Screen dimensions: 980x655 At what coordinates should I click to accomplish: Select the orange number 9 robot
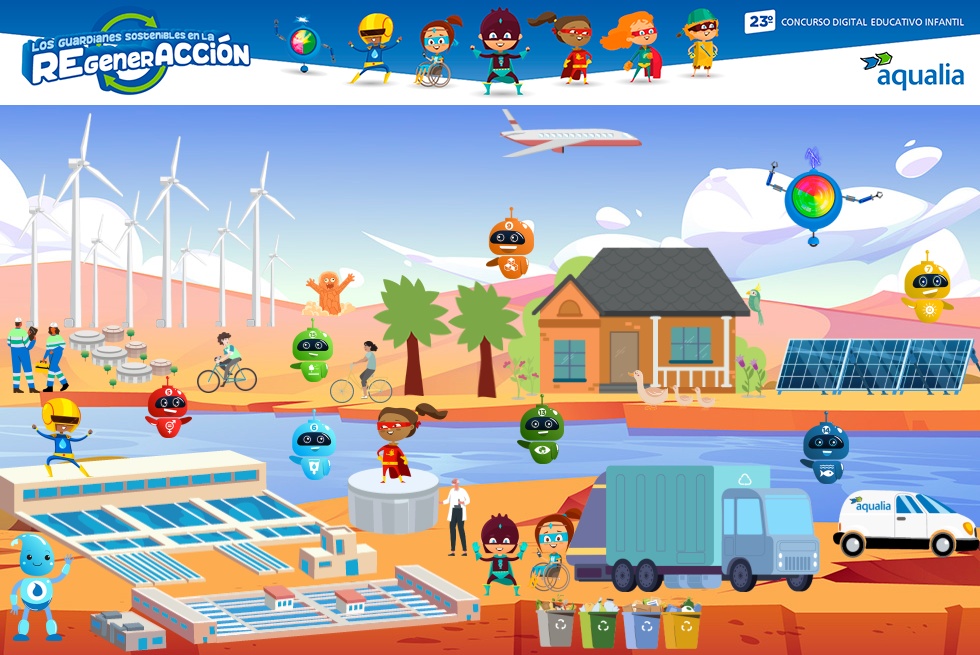[510, 247]
